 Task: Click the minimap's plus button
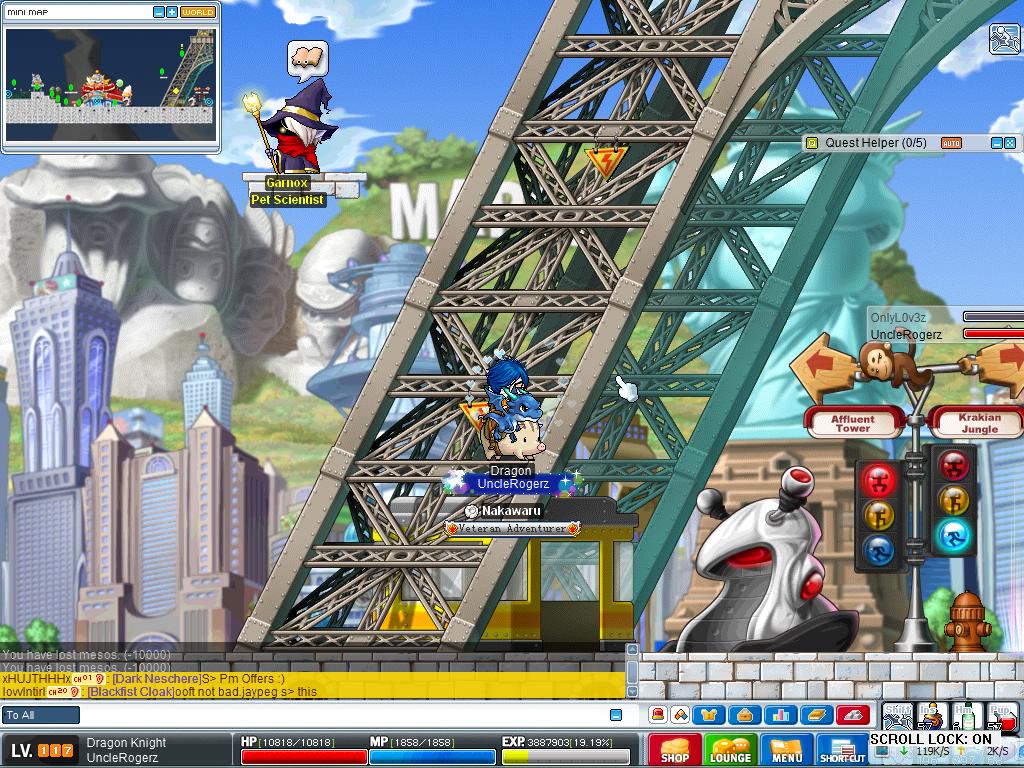(x=172, y=12)
